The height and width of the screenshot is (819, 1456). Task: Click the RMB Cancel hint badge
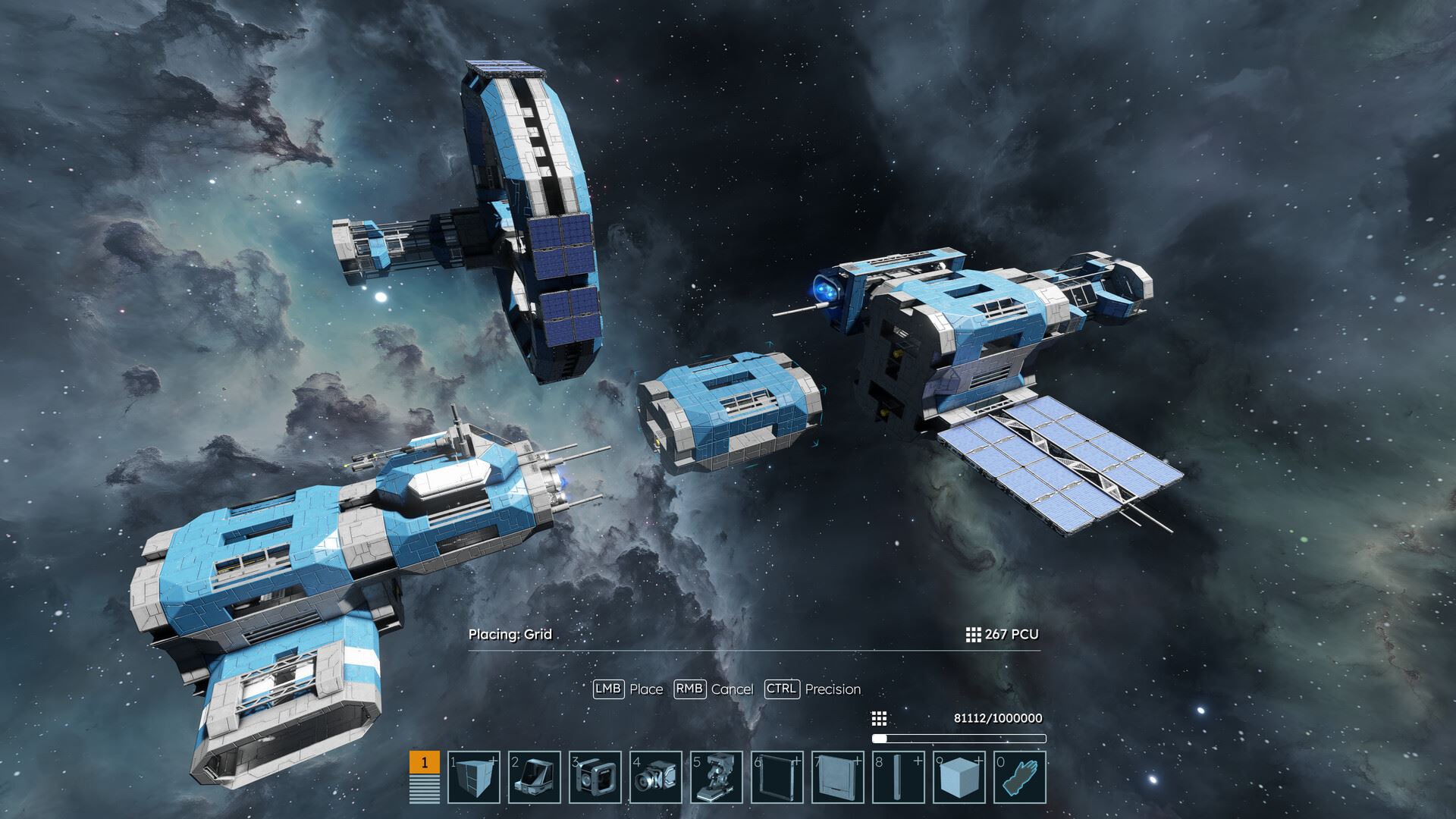(x=691, y=690)
